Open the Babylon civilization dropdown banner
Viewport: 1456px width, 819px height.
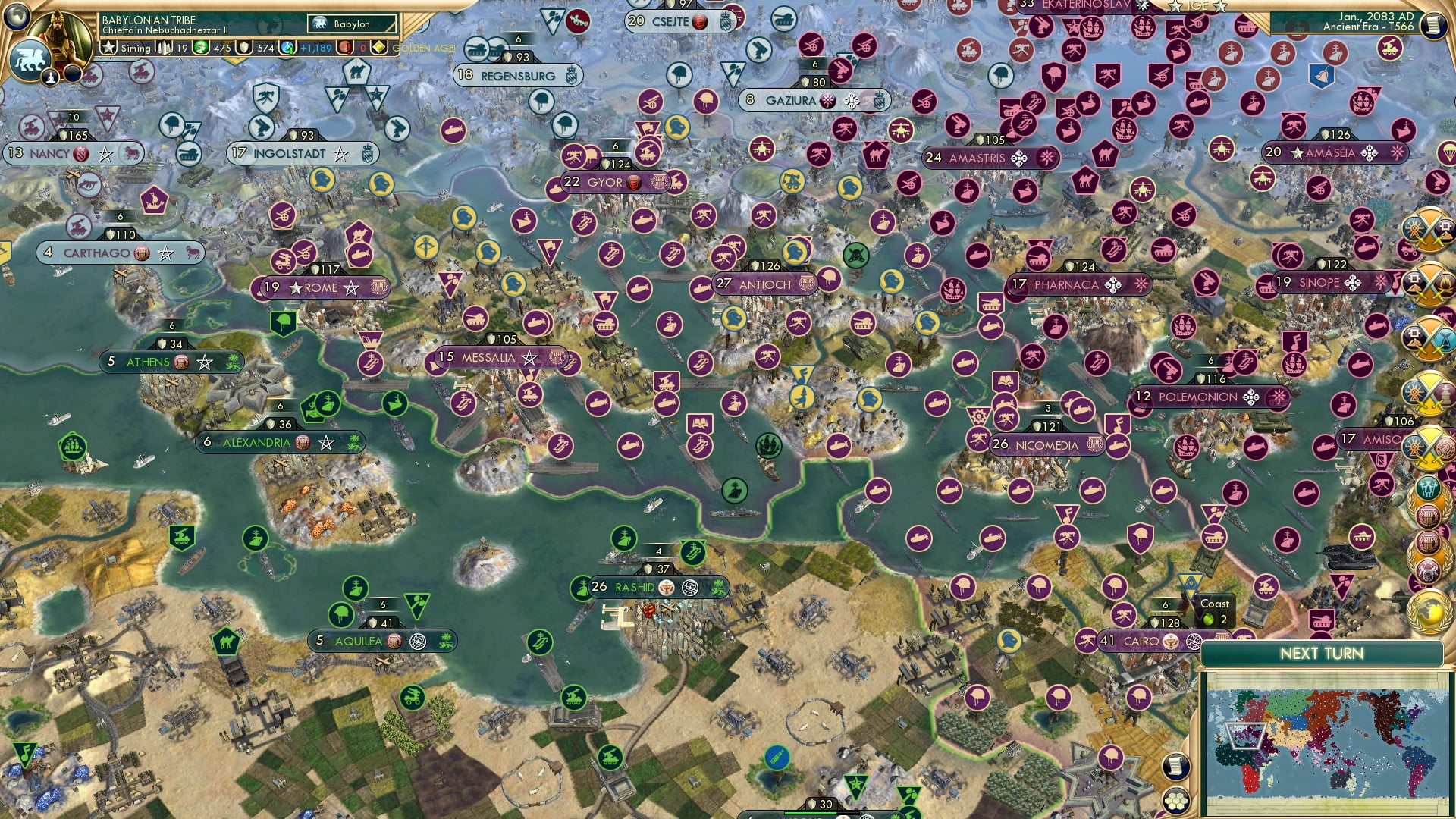[352, 24]
